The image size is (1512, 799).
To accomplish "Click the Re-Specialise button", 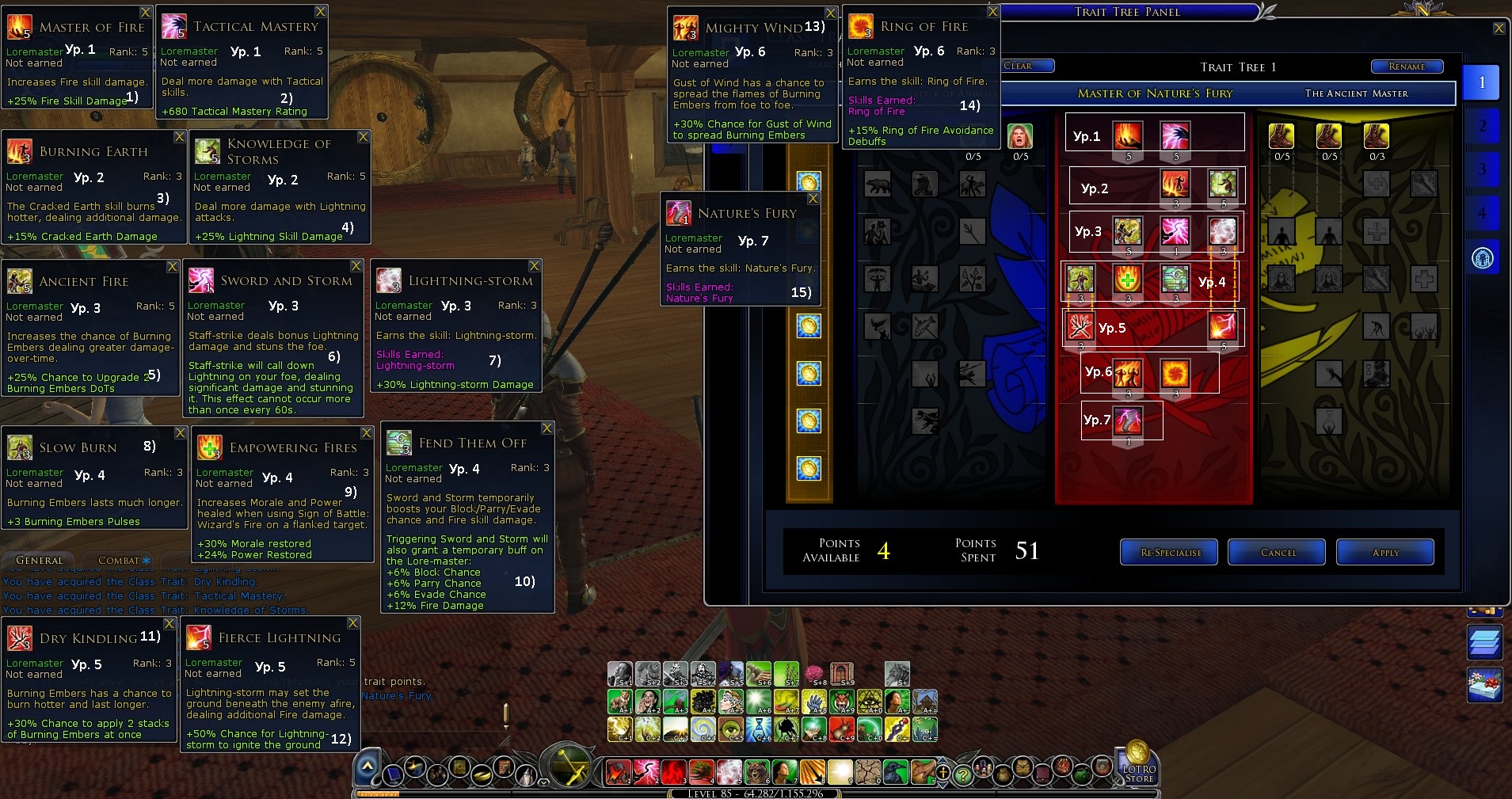I will 1170,553.
